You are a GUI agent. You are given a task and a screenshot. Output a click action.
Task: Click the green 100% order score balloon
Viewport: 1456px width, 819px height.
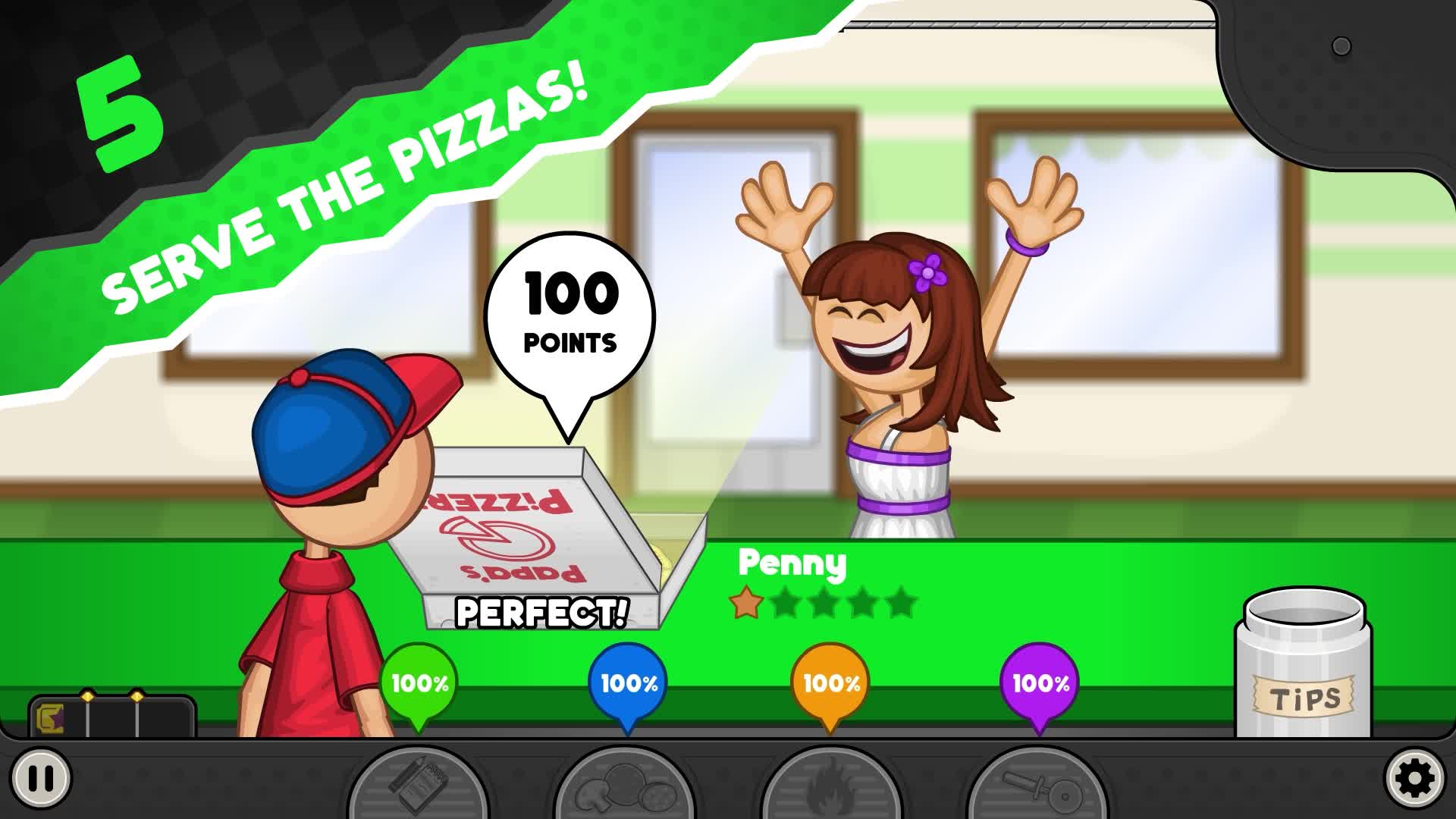pos(418,684)
